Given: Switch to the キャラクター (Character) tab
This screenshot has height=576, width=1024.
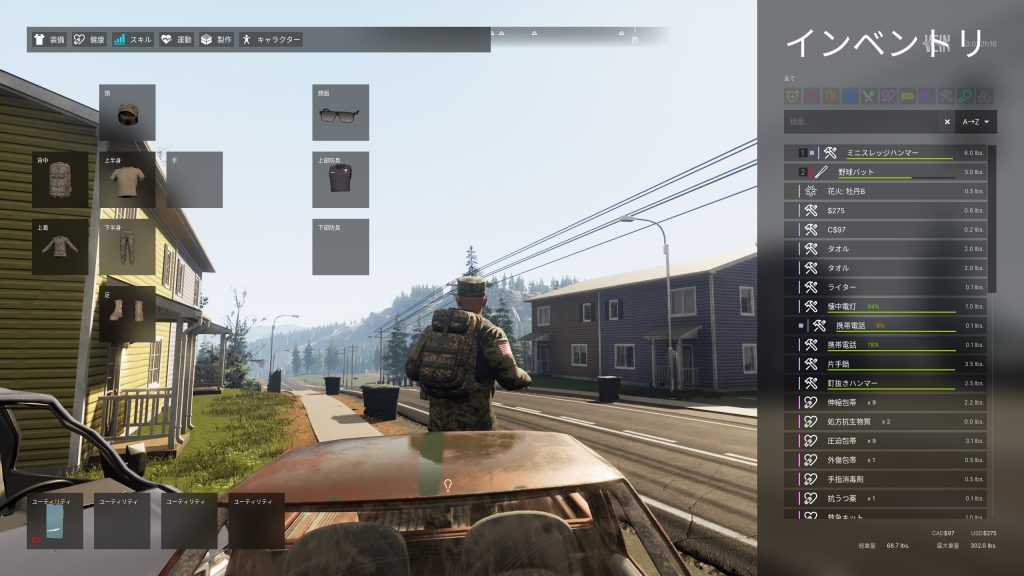Looking at the screenshot, I should (271, 40).
